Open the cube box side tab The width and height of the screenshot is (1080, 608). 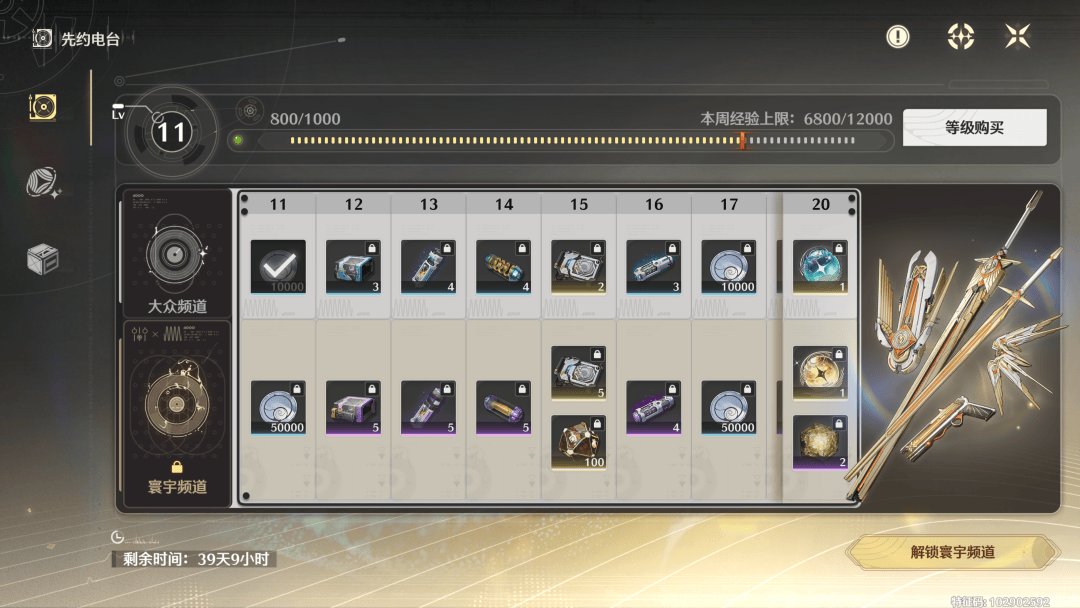point(43,258)
